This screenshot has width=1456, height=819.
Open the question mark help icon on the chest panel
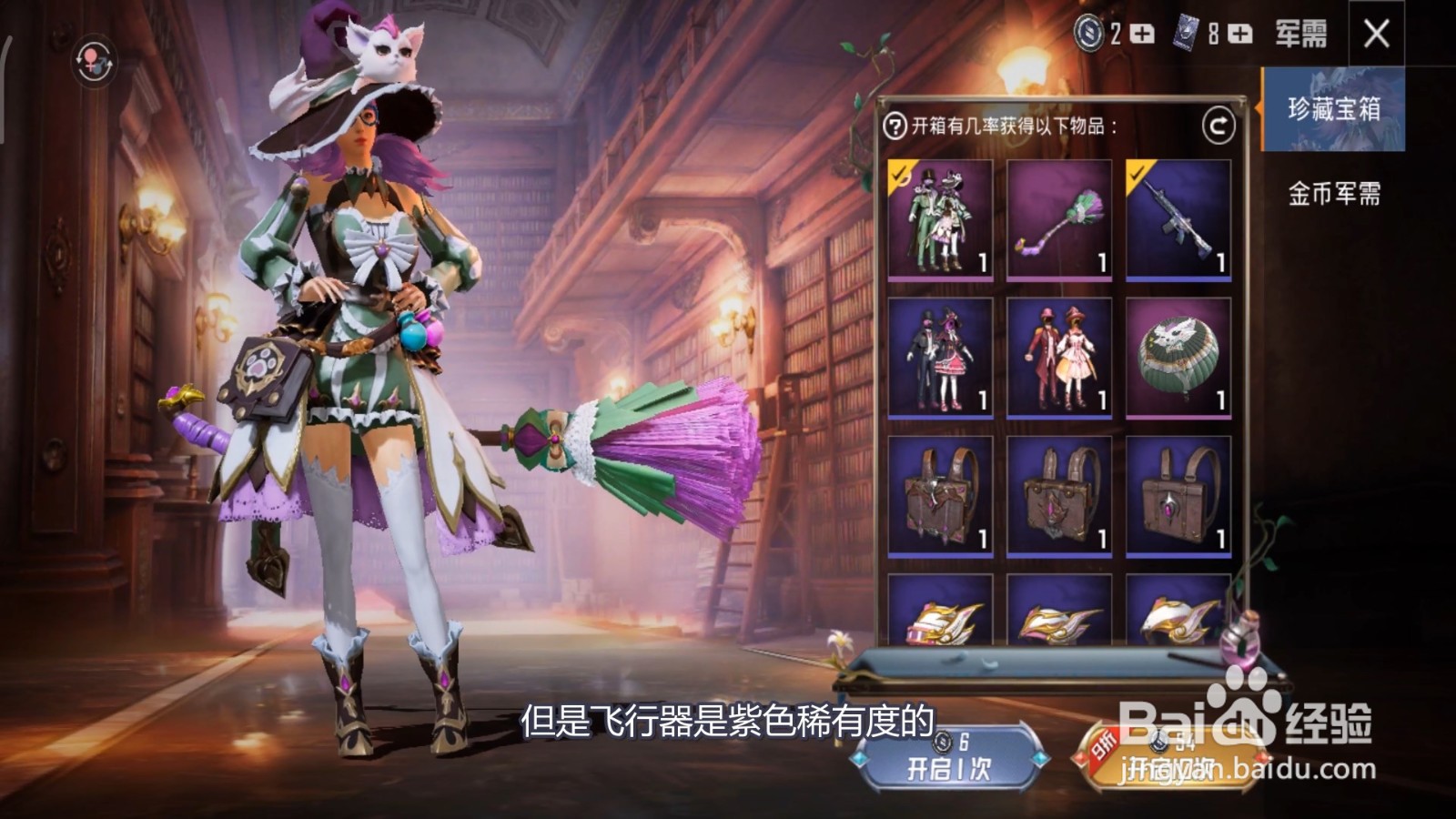click(x=897, y=125)
